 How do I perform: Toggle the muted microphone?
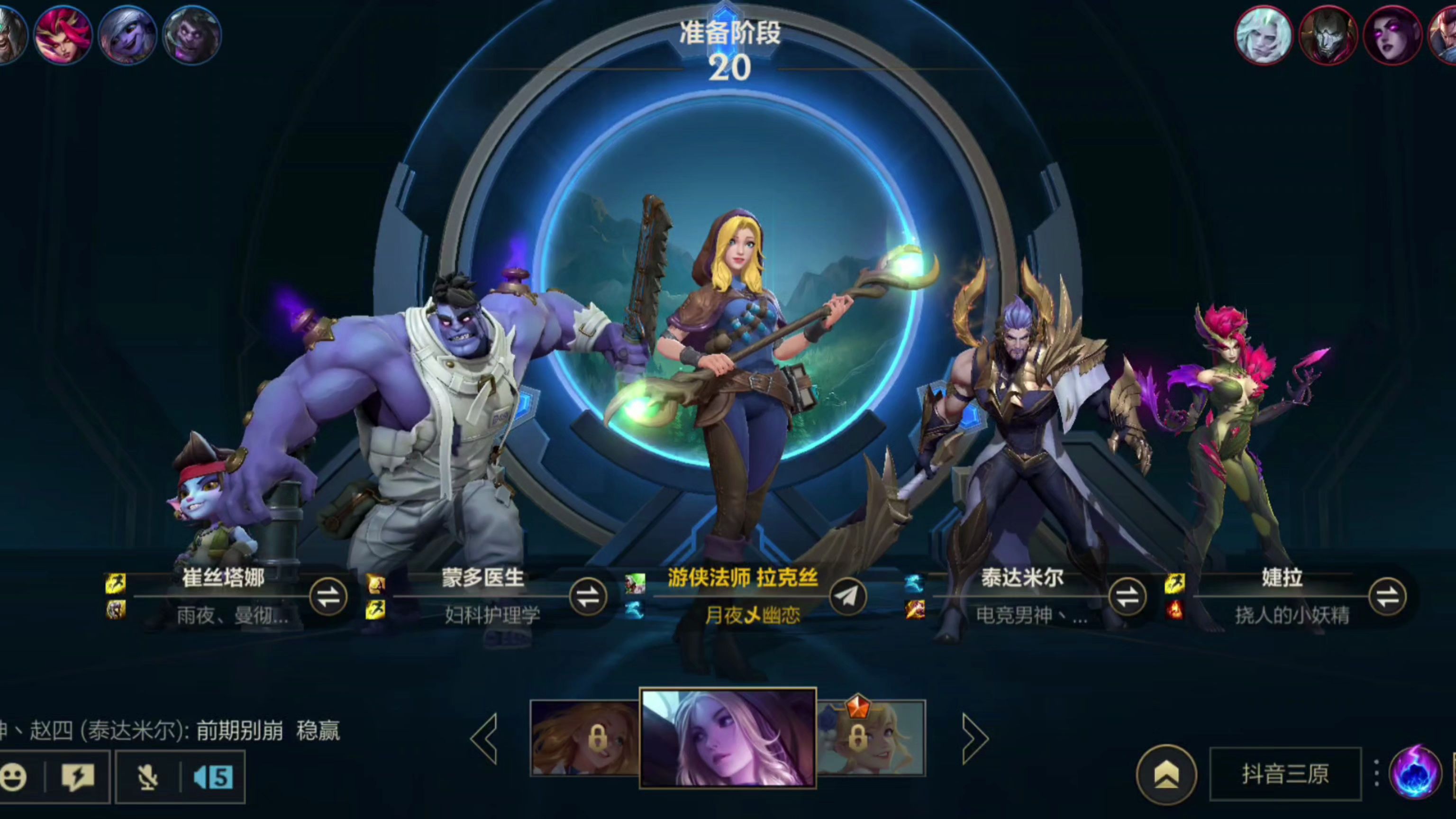click(x=147, y=777)
